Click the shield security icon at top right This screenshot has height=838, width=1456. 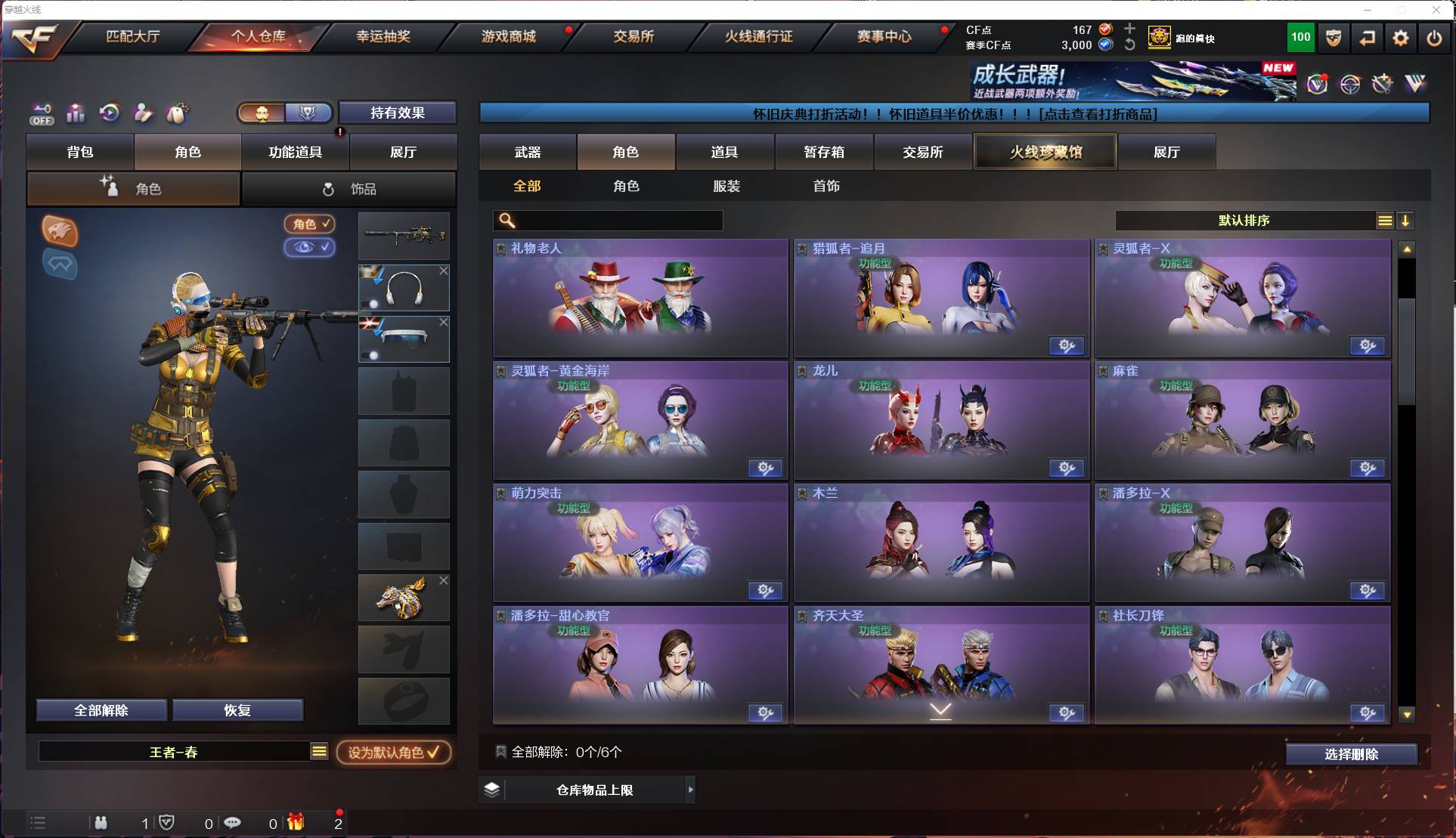pos(1333,37)
